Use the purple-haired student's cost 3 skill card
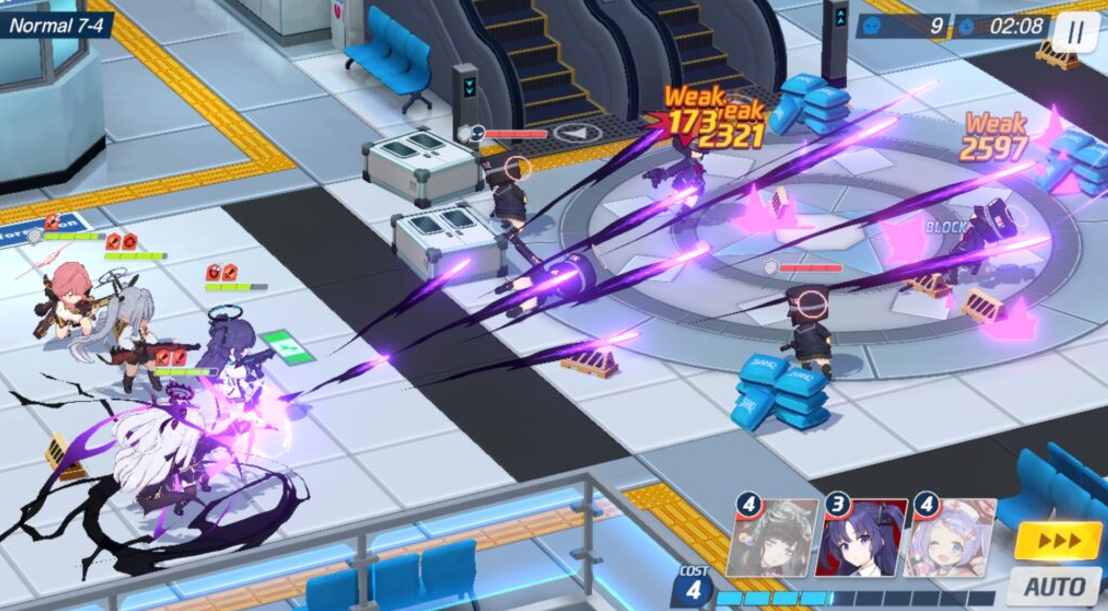This screenshot has width=1108, height=611. pyautogui.click(x=861, y=539)
